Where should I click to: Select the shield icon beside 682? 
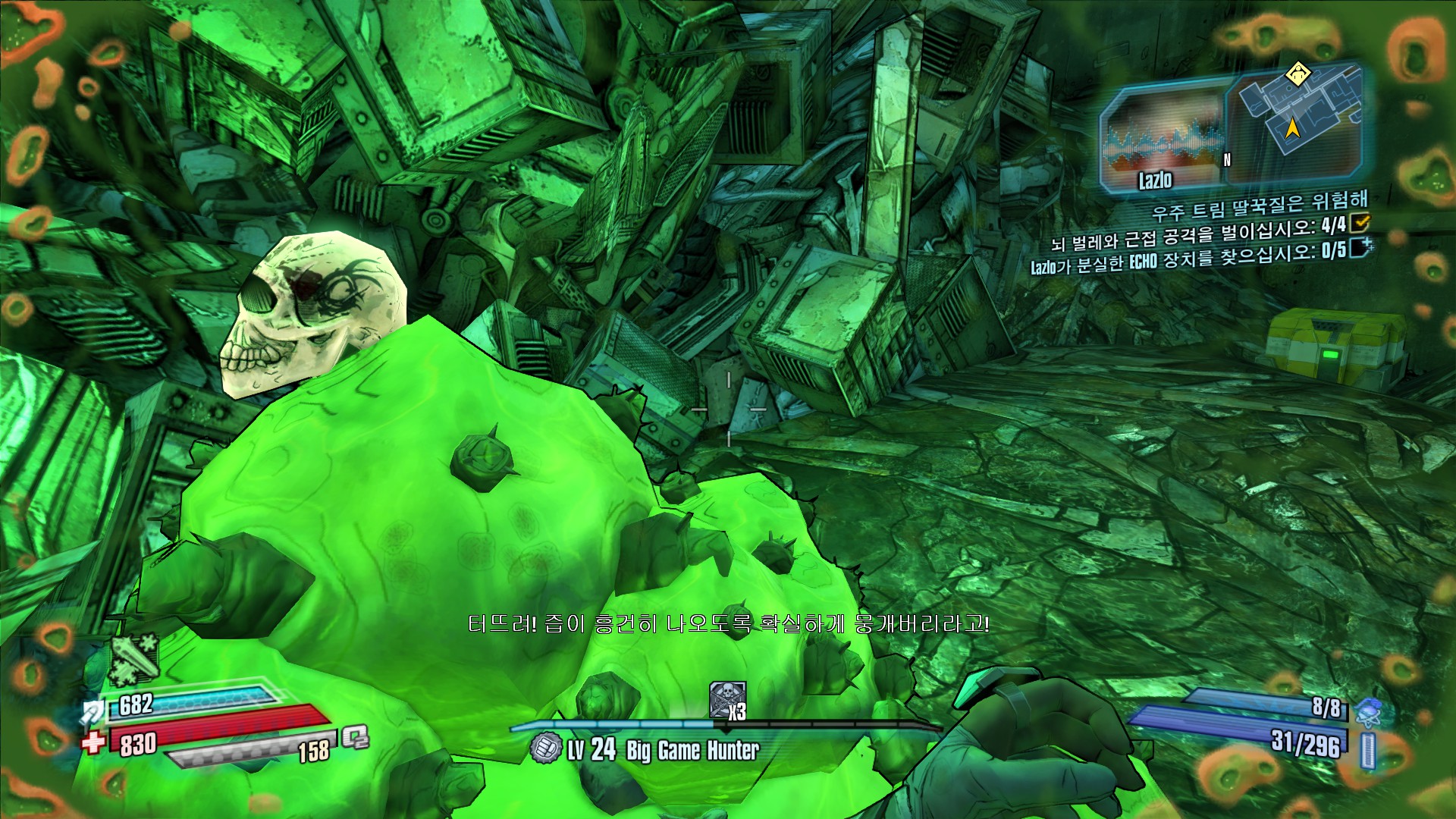click(93, 711)
